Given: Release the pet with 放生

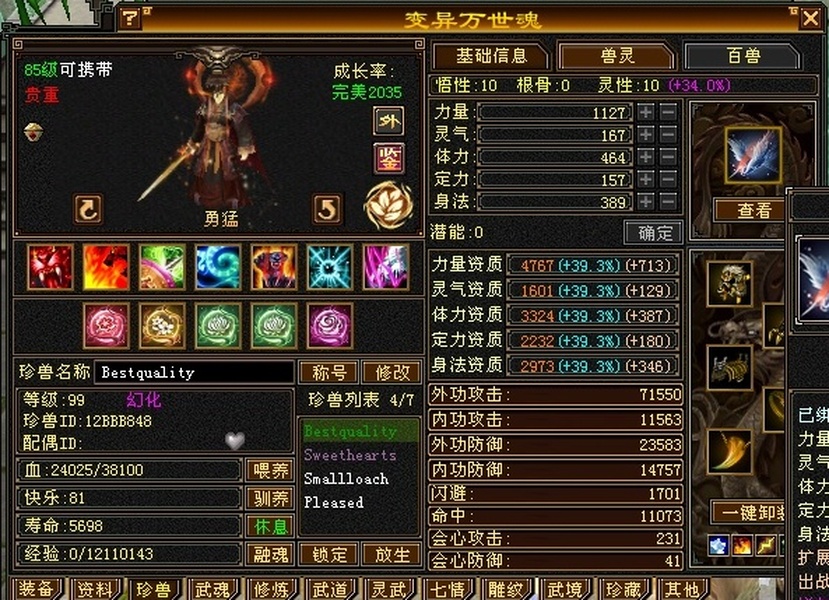Looking at the screenshot, I should (x=391, y=554).
